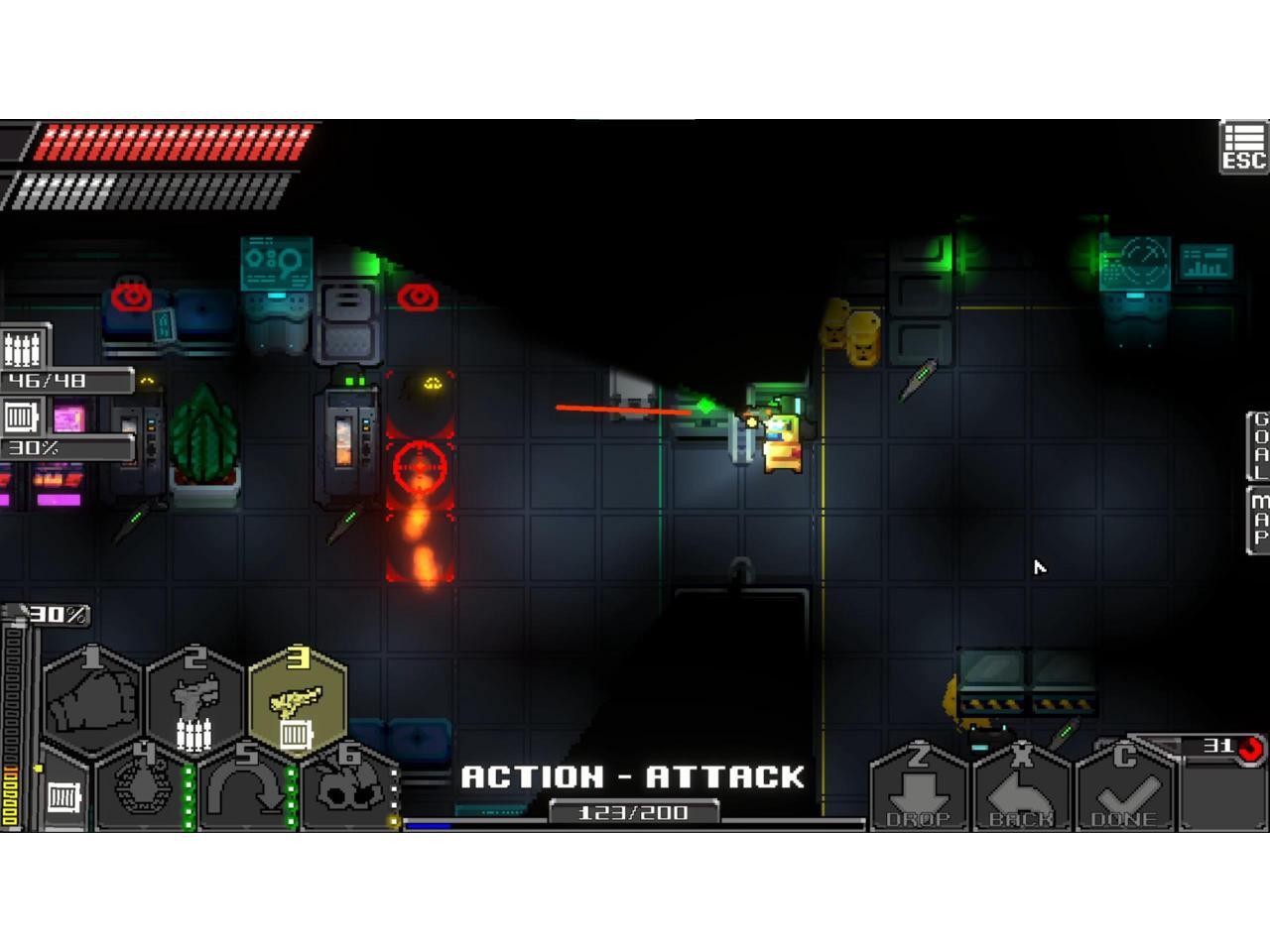This screenshot has width=1270, height=952.
Task: Select the fist melee slot 1
Action: click(92, 699)
